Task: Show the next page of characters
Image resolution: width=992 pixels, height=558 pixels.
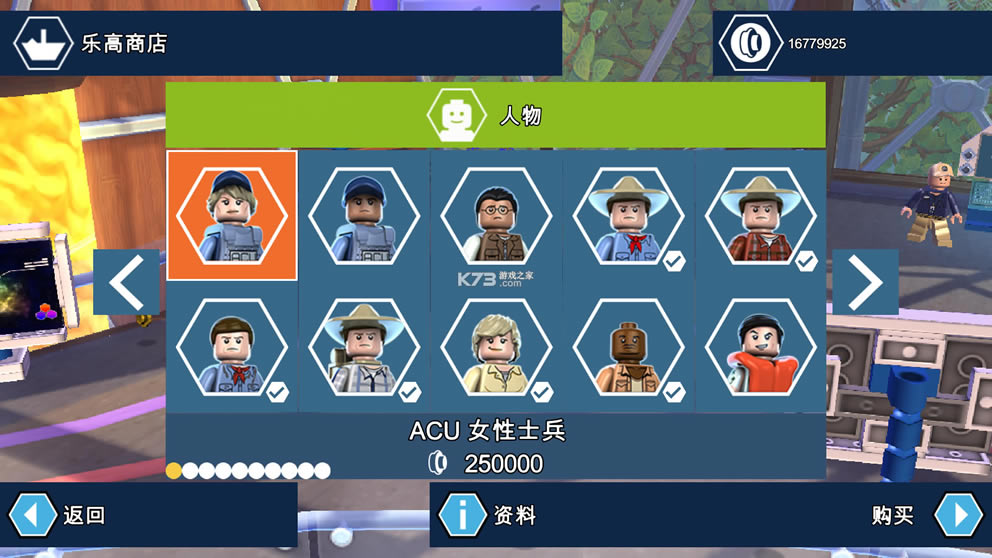Action: 865,282
